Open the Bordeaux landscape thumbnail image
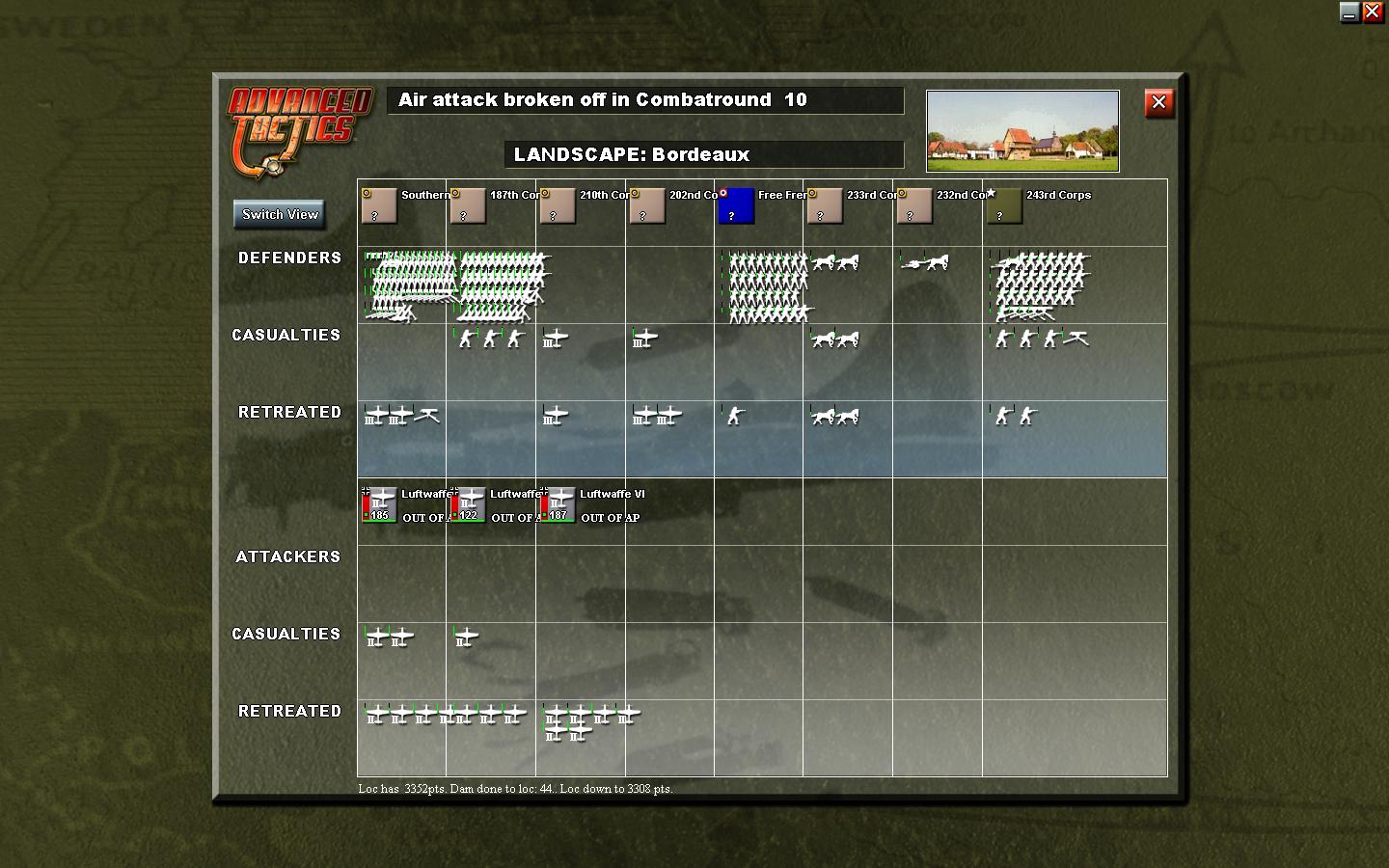Image resolution: width=1389 pixels, height=868 pixels. [x=1021, y=129]
